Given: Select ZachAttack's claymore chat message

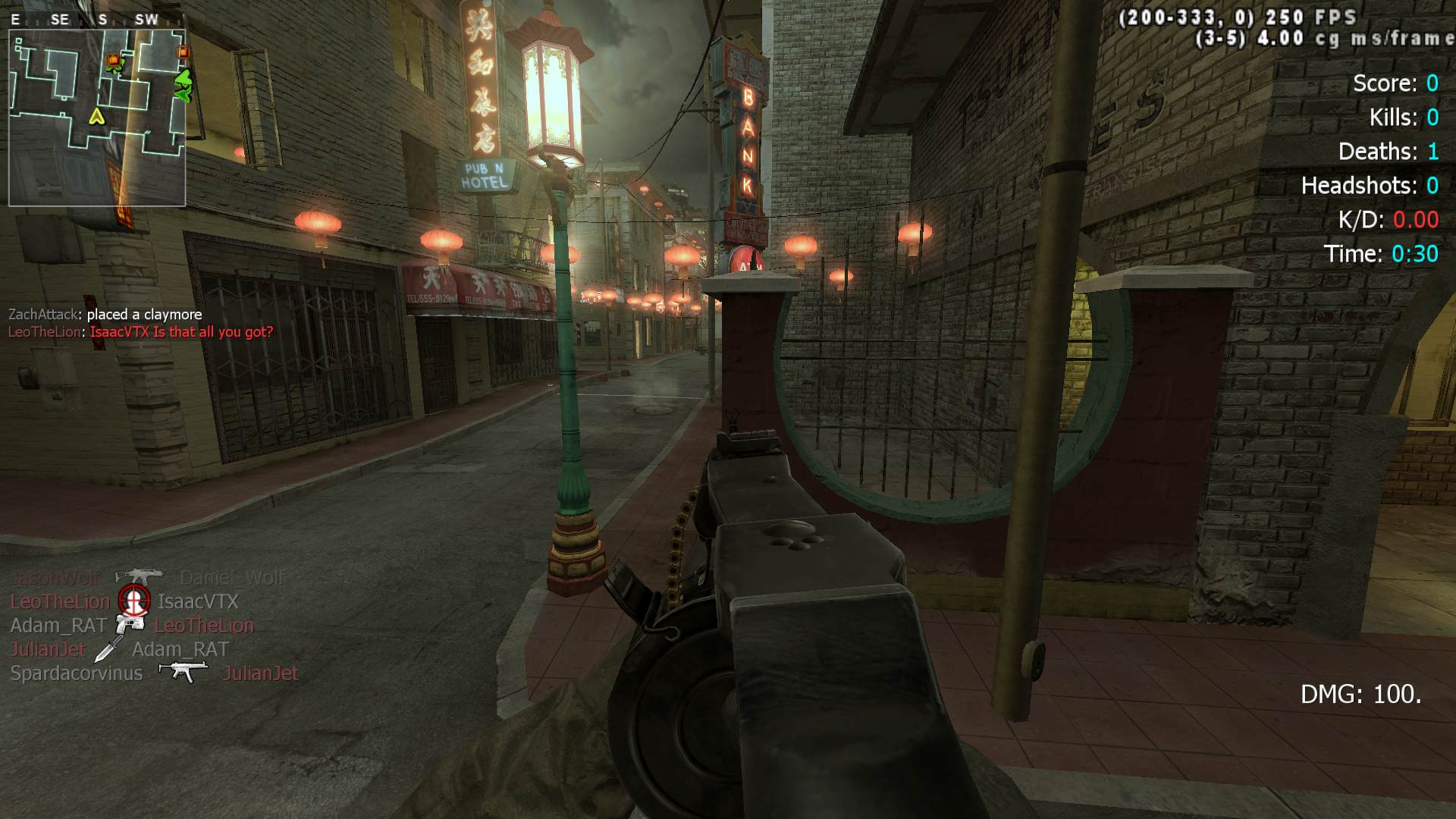Looking at the screenshot, I should pyautogui.click(x=105, y=314).
